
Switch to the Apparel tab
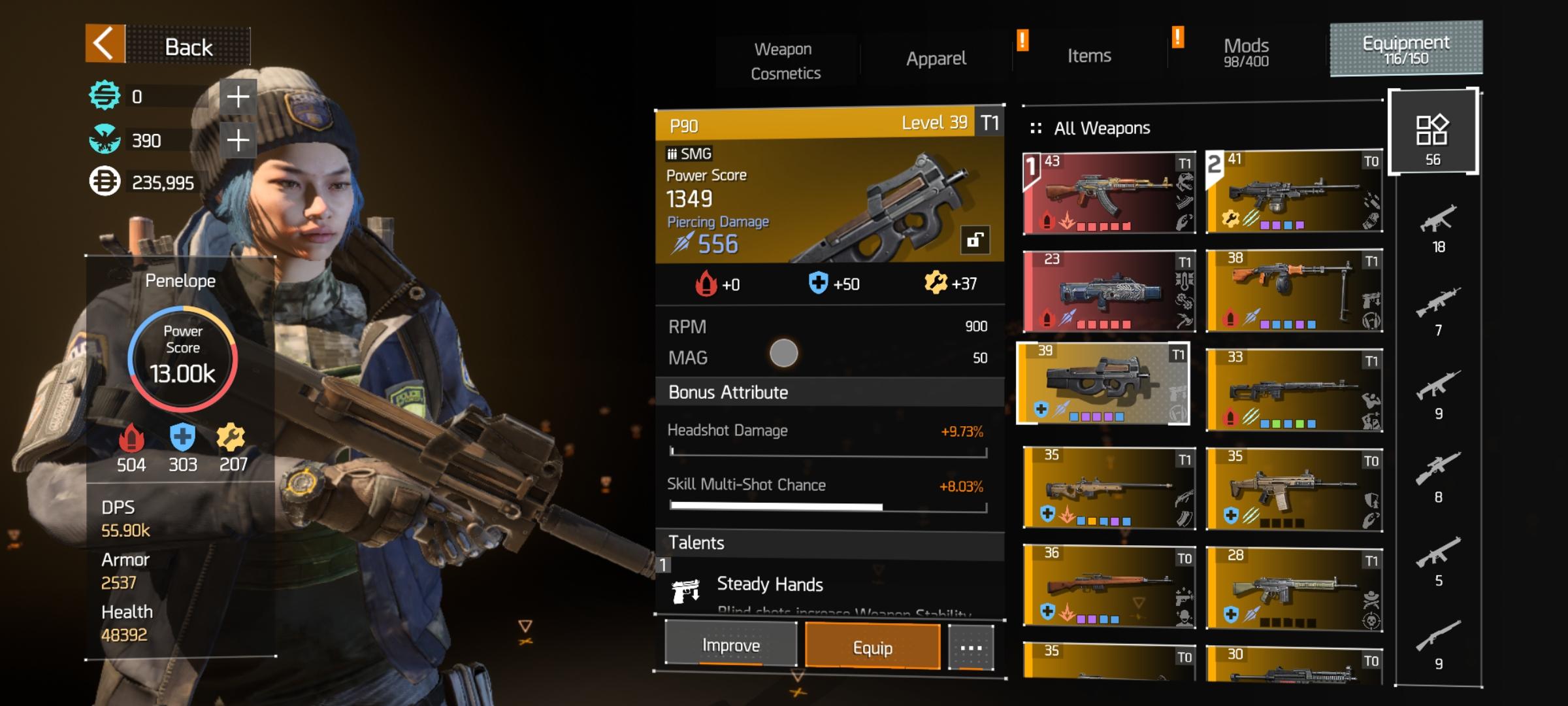pos(936,59)
